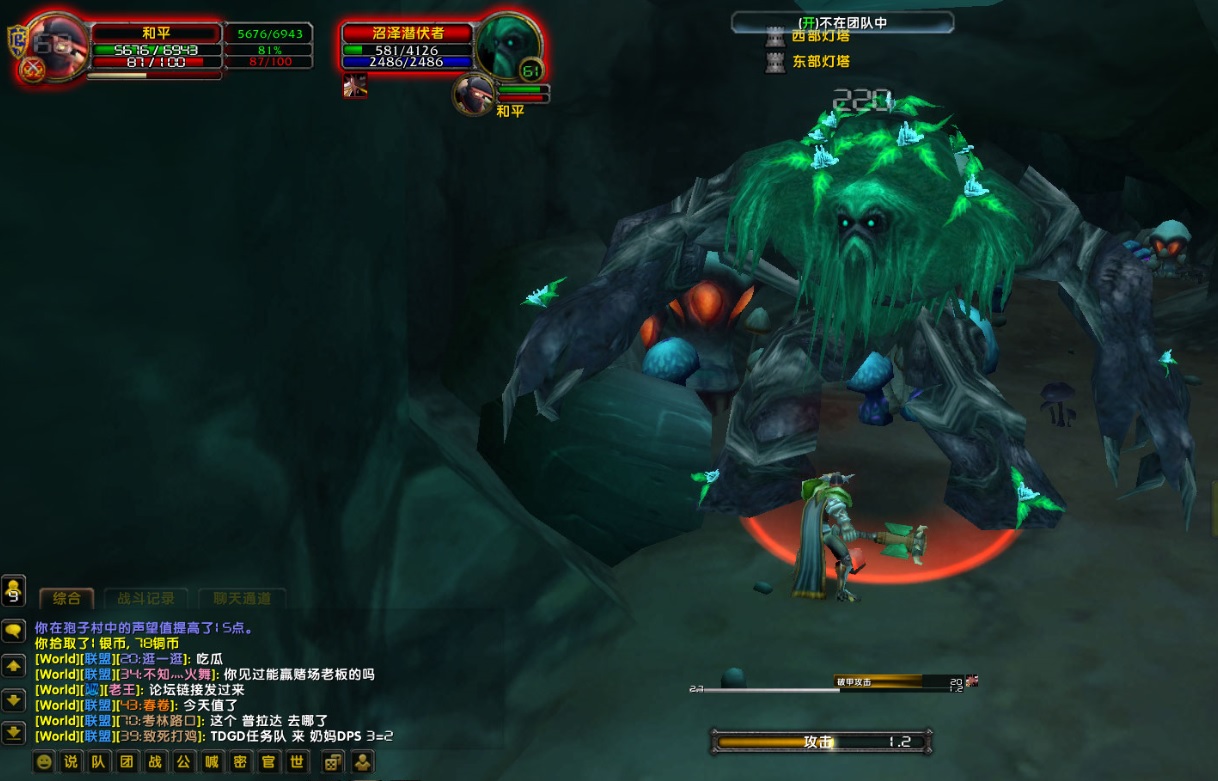Click the debuff icon under target frame
Image resolution: width=1218 pixels, height=781 pixels.
(355, 86)
